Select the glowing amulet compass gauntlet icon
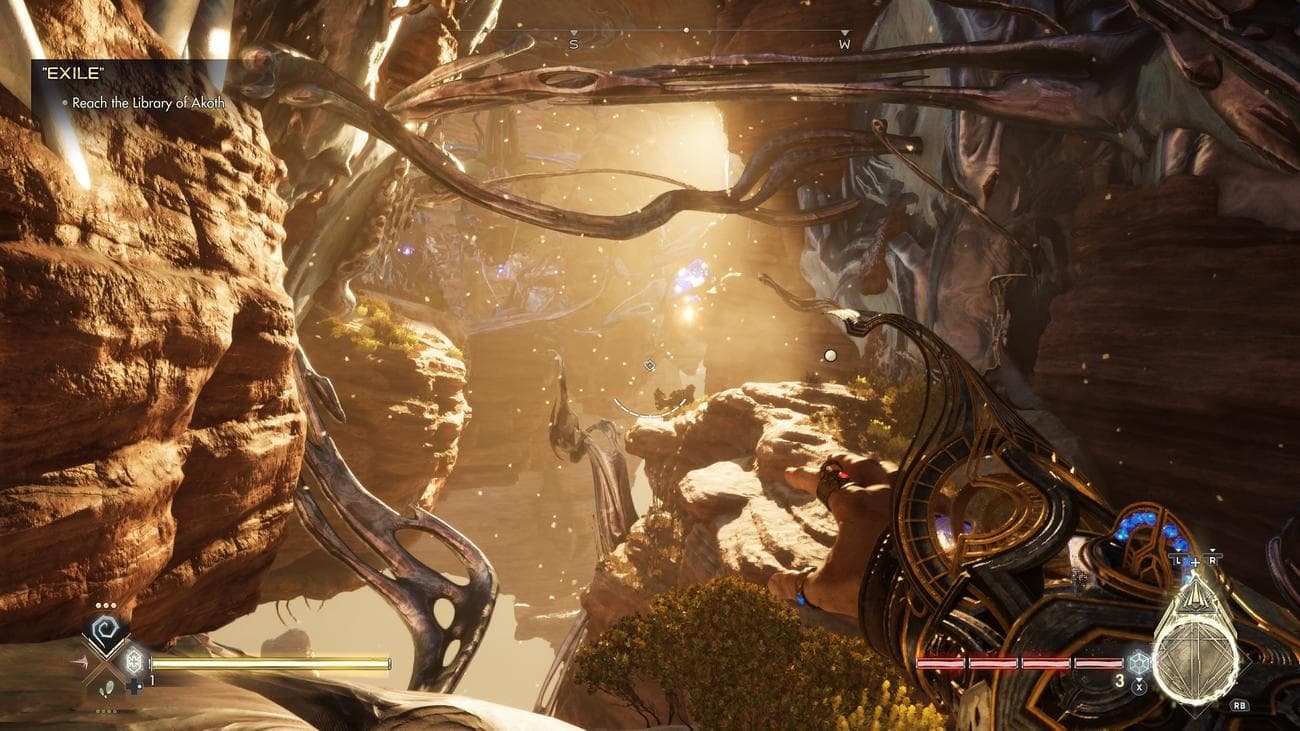This screenshot has width=1300, height=731. pos(1195,652)
